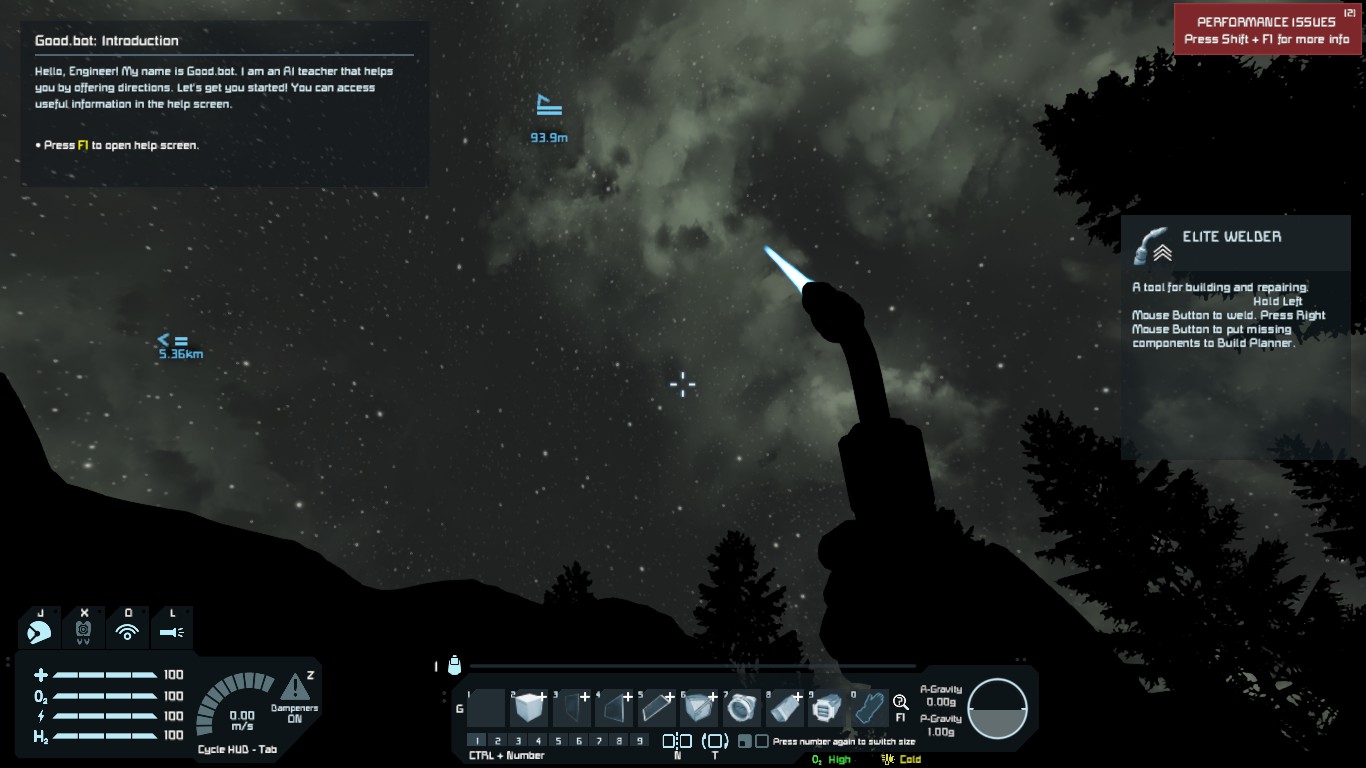The width and height of the screenshot is (1366, 768).
Task: Select the vented container block slot
Action: 825,708
